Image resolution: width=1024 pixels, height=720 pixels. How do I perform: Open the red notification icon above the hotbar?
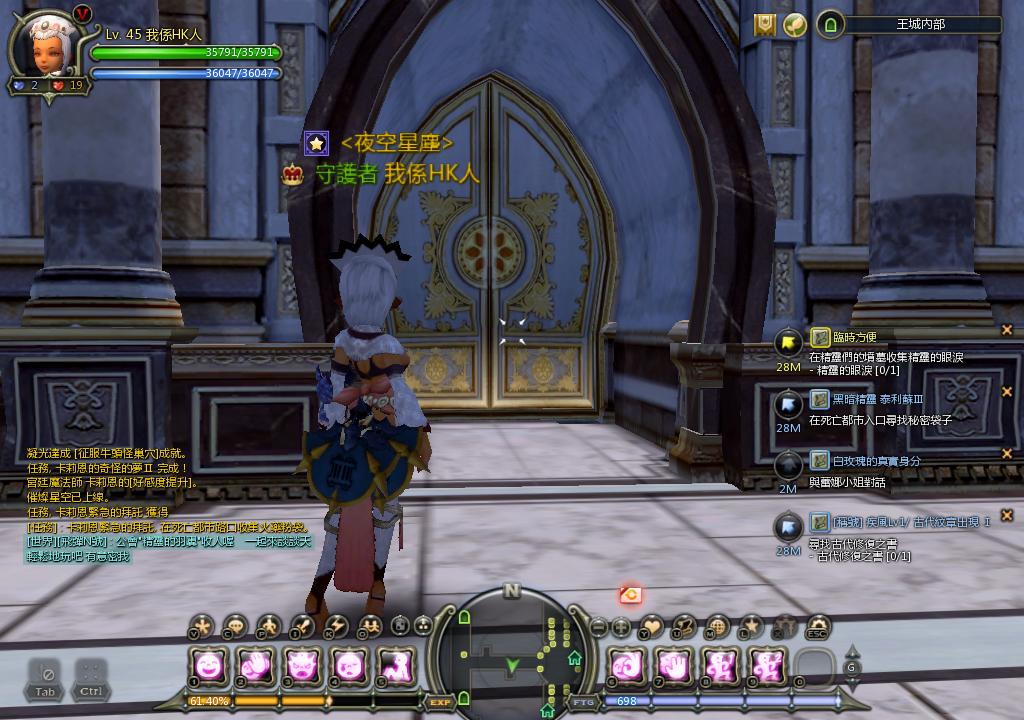(630, 595)
